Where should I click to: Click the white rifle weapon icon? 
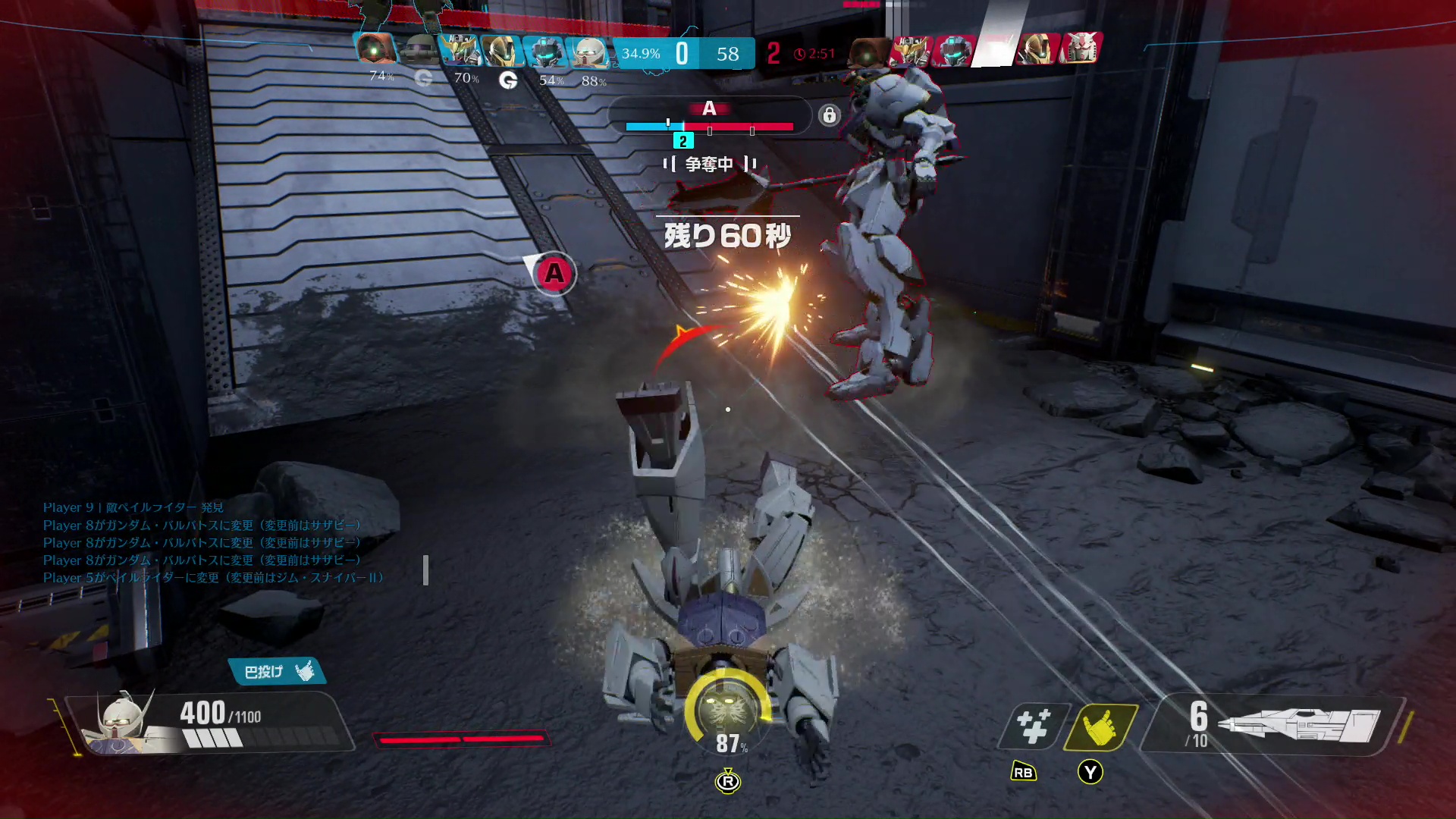tap(1303, 725)
